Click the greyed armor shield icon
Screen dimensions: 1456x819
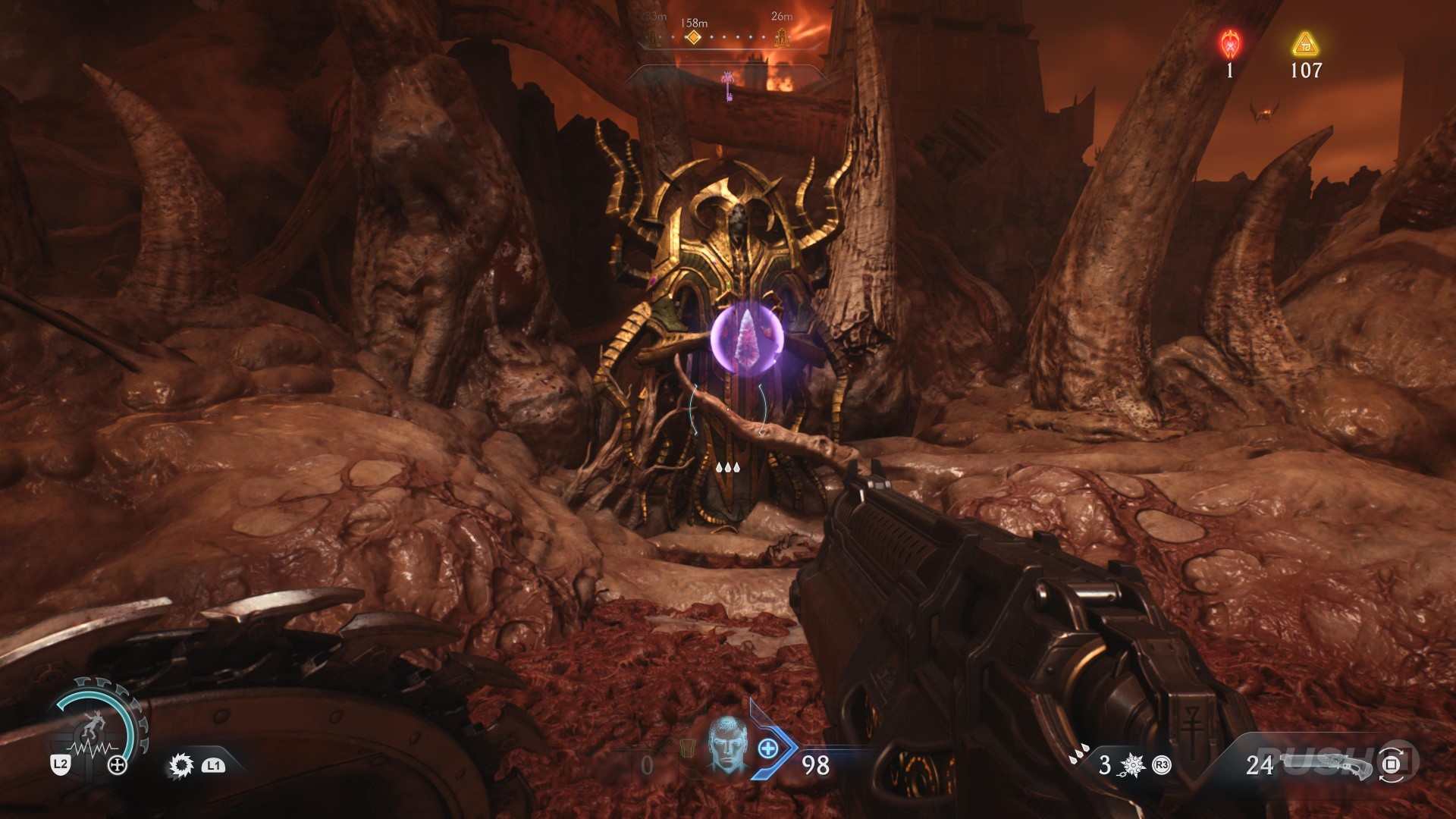[x=686, y=751]
